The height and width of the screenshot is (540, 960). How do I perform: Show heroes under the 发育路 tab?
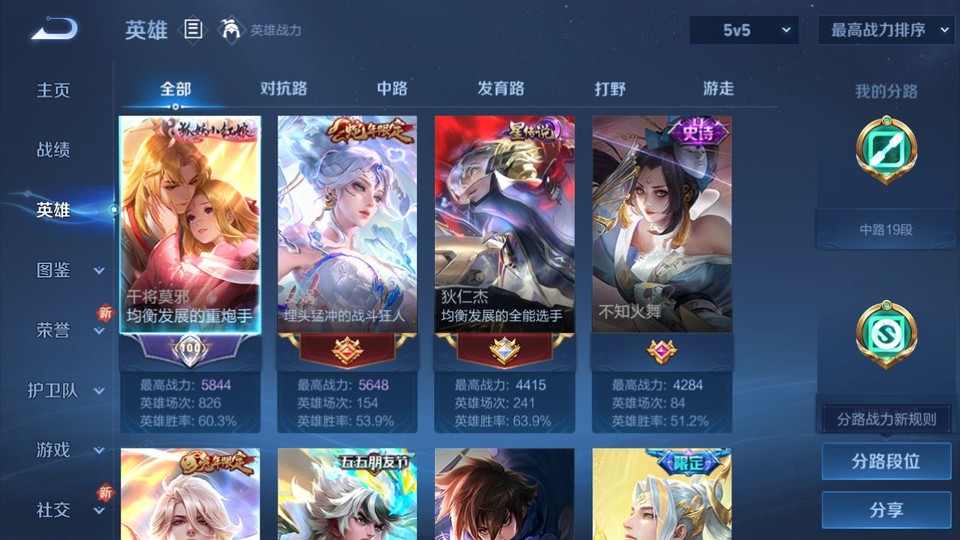[500, 88]
